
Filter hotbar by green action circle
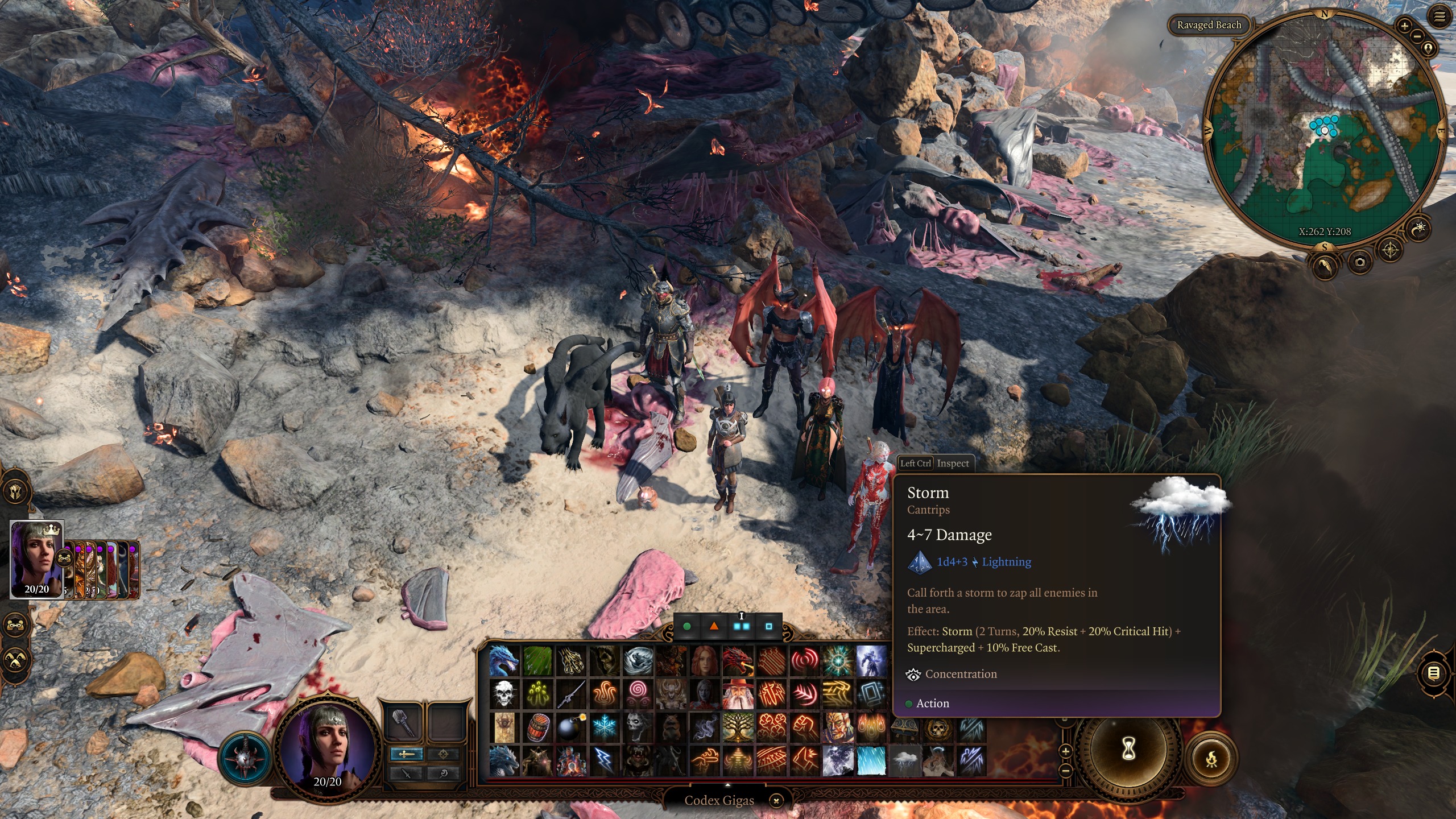687,626
